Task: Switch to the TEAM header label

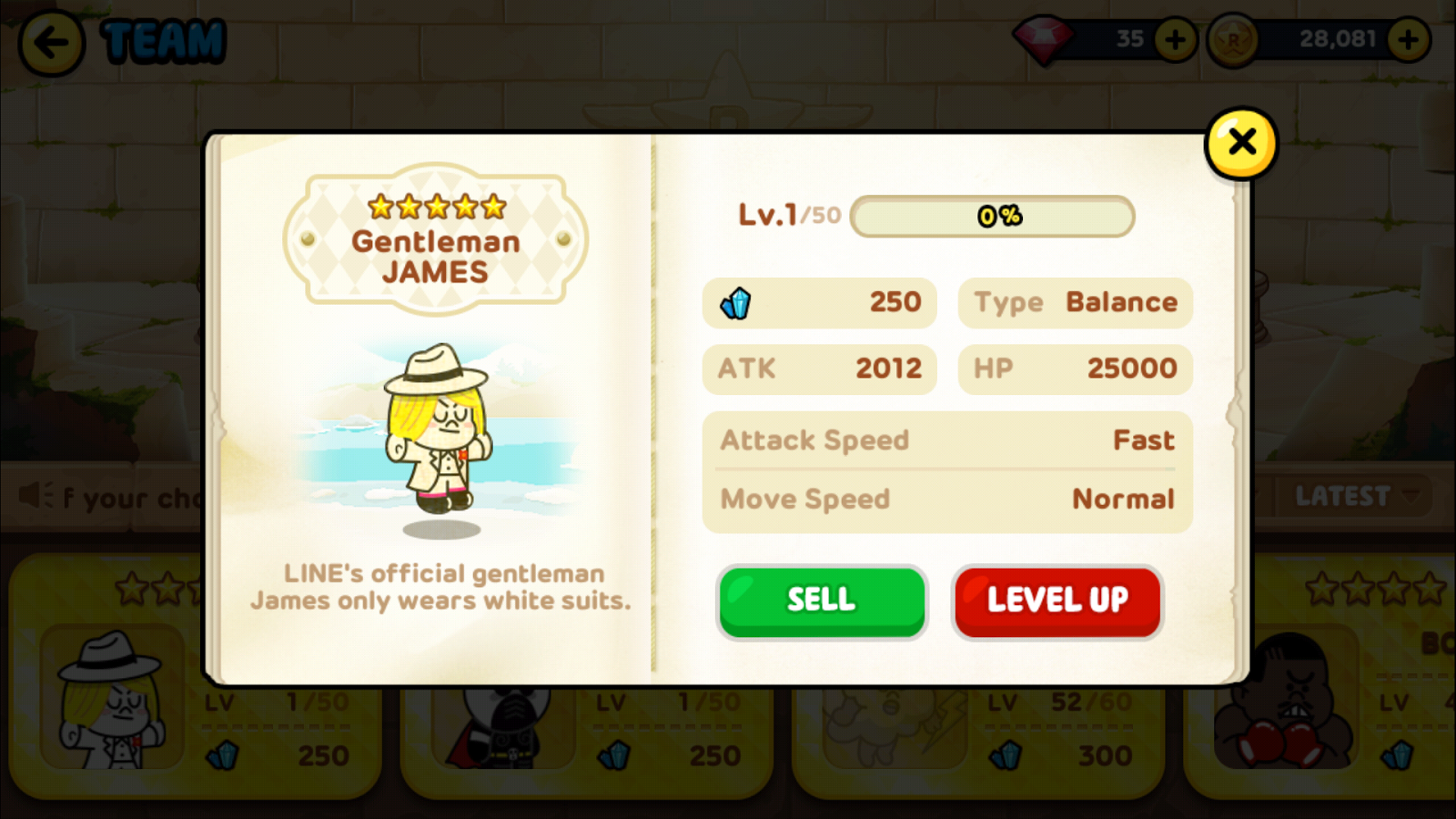Action: (162, 41)
